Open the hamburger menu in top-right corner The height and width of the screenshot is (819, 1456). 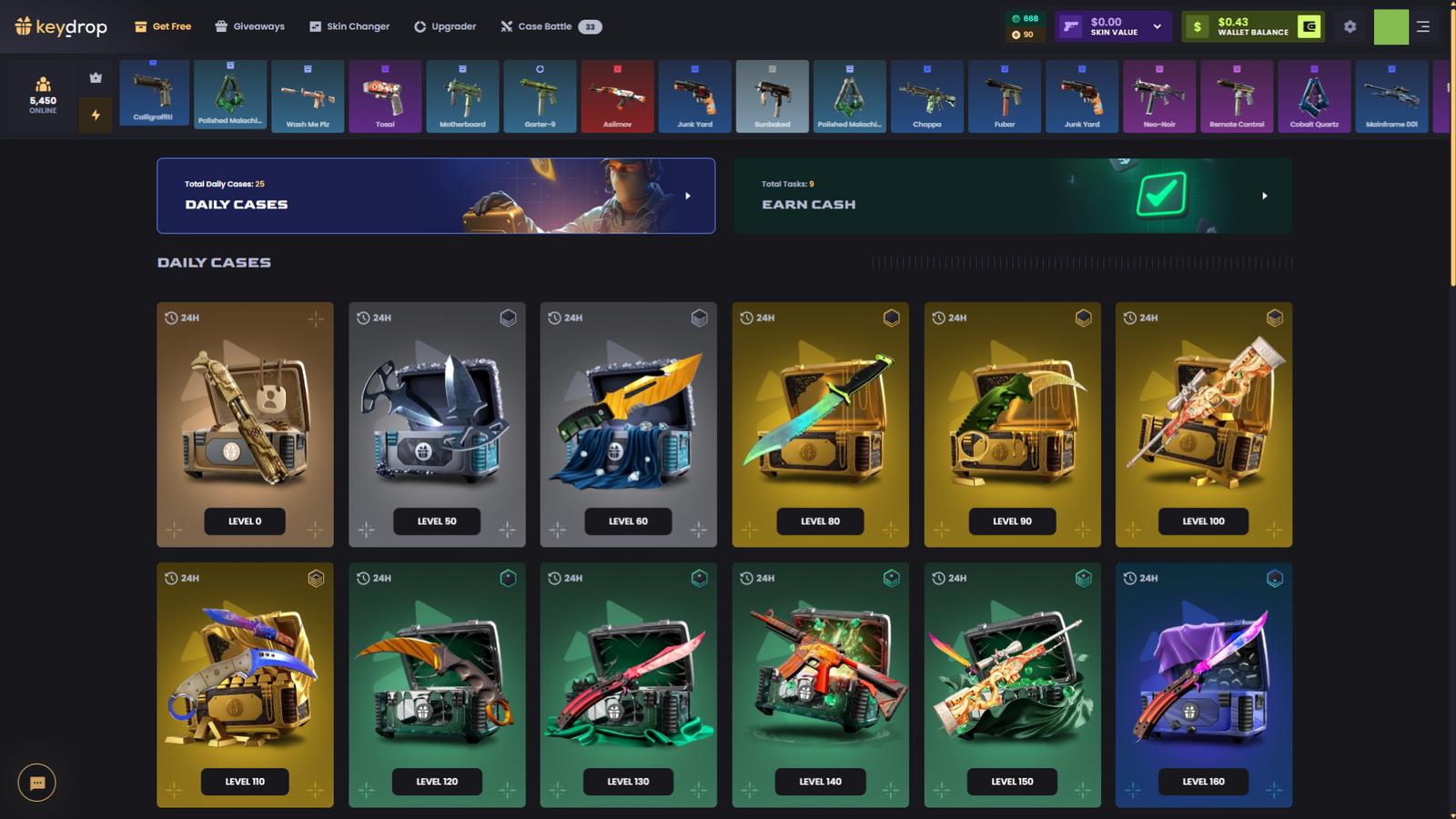click(x=1424, y=26)
